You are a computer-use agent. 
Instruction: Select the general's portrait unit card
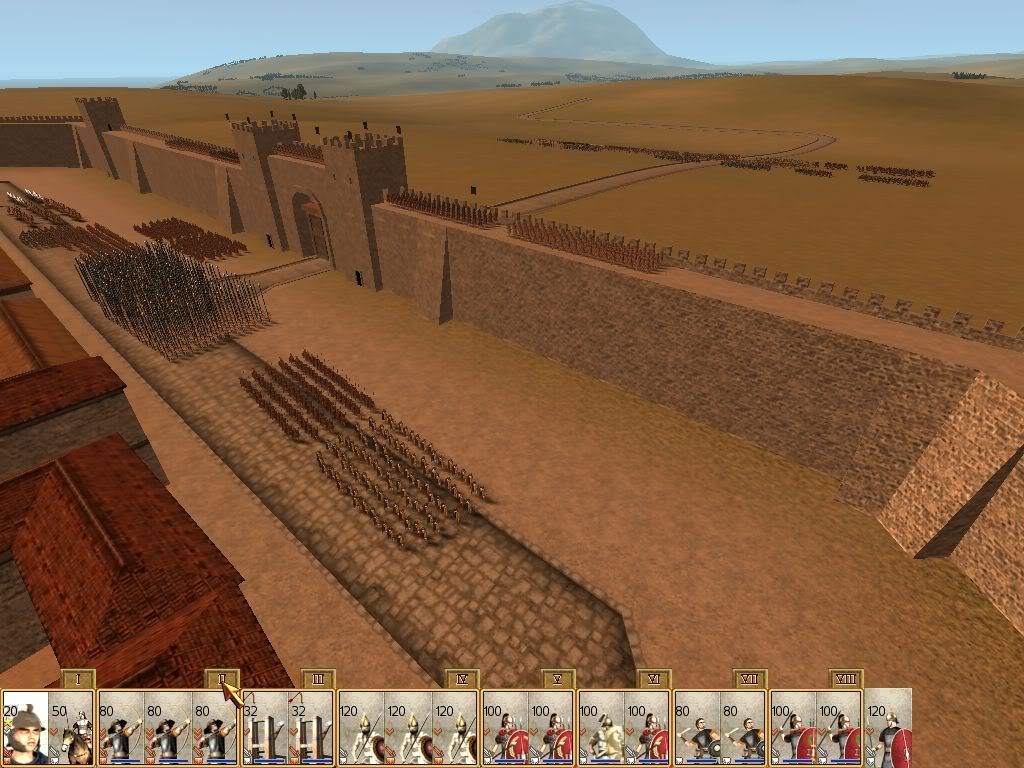[25, 728]
